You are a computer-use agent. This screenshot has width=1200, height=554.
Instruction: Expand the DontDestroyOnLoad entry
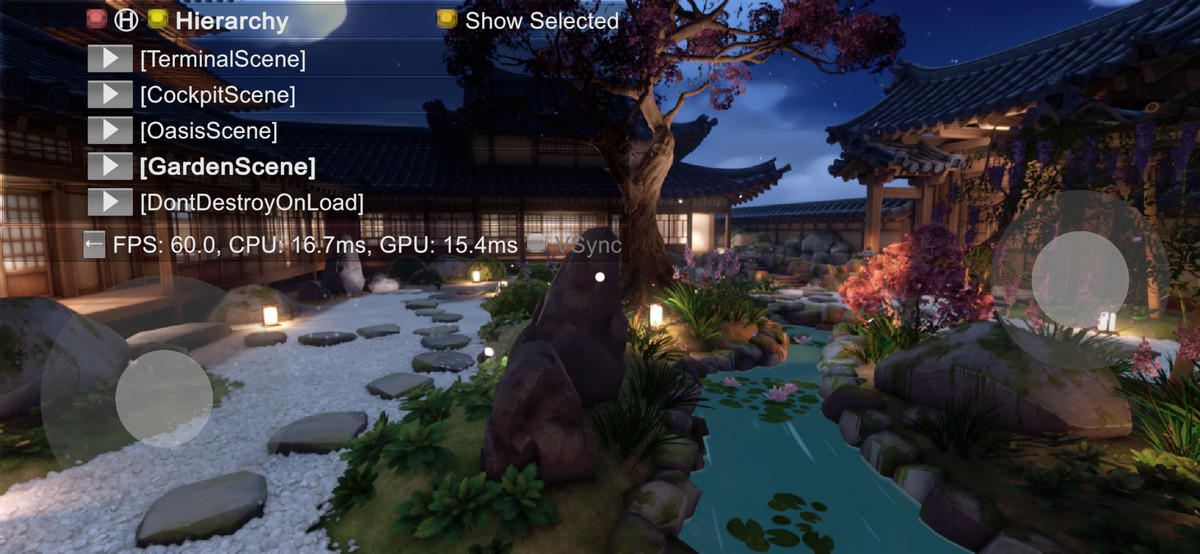click(110, 202)
